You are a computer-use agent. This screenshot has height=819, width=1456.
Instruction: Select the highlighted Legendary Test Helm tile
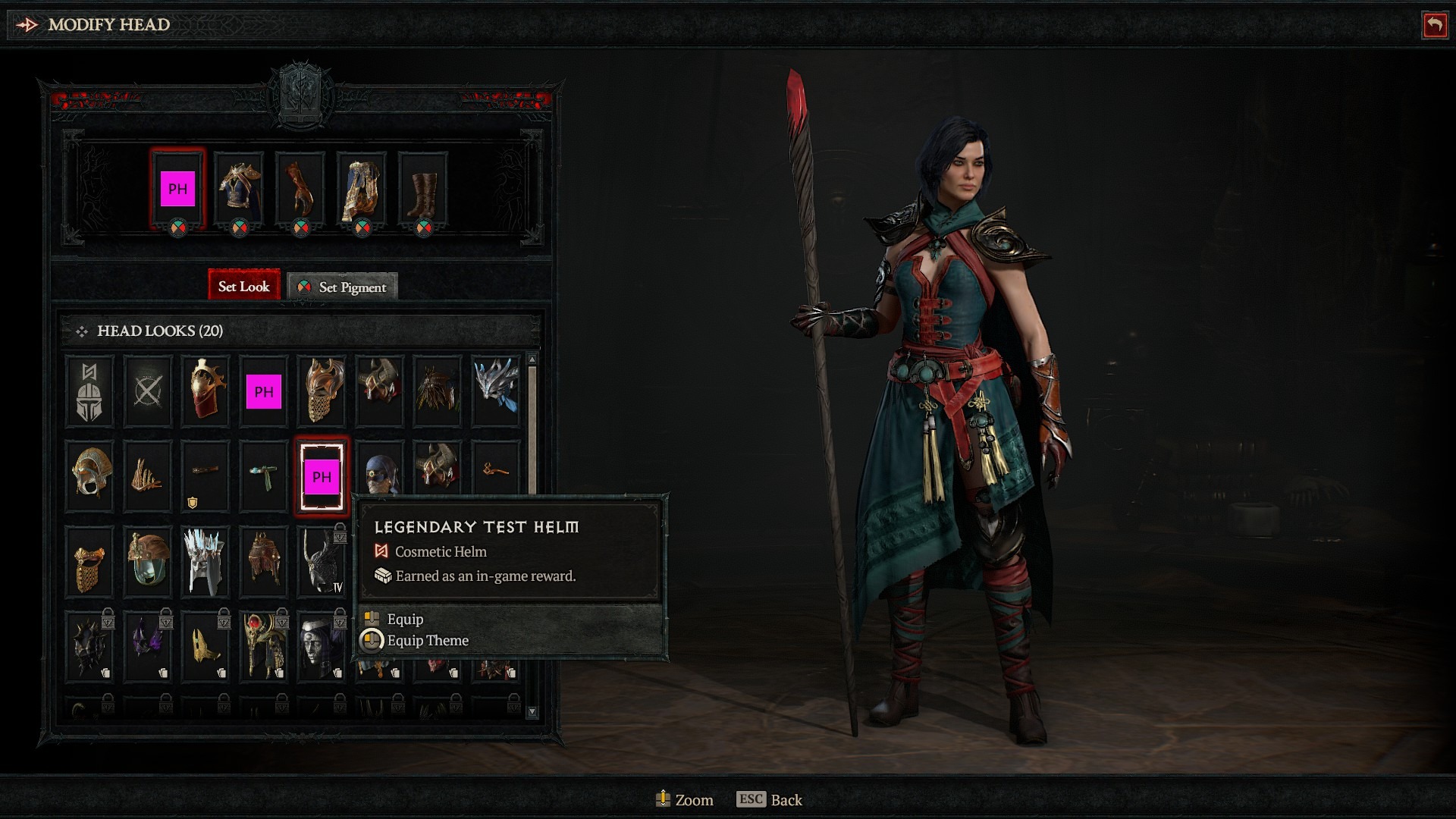322,477
